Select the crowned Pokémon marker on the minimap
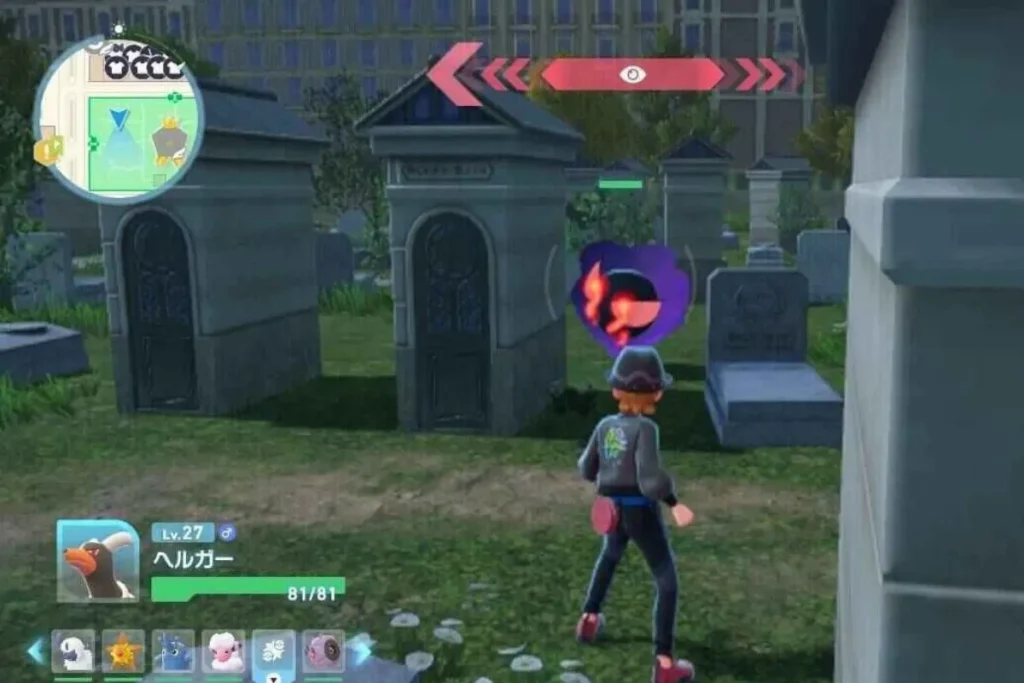This screenshot has height=683, width=1024. (x=168, y=145)
